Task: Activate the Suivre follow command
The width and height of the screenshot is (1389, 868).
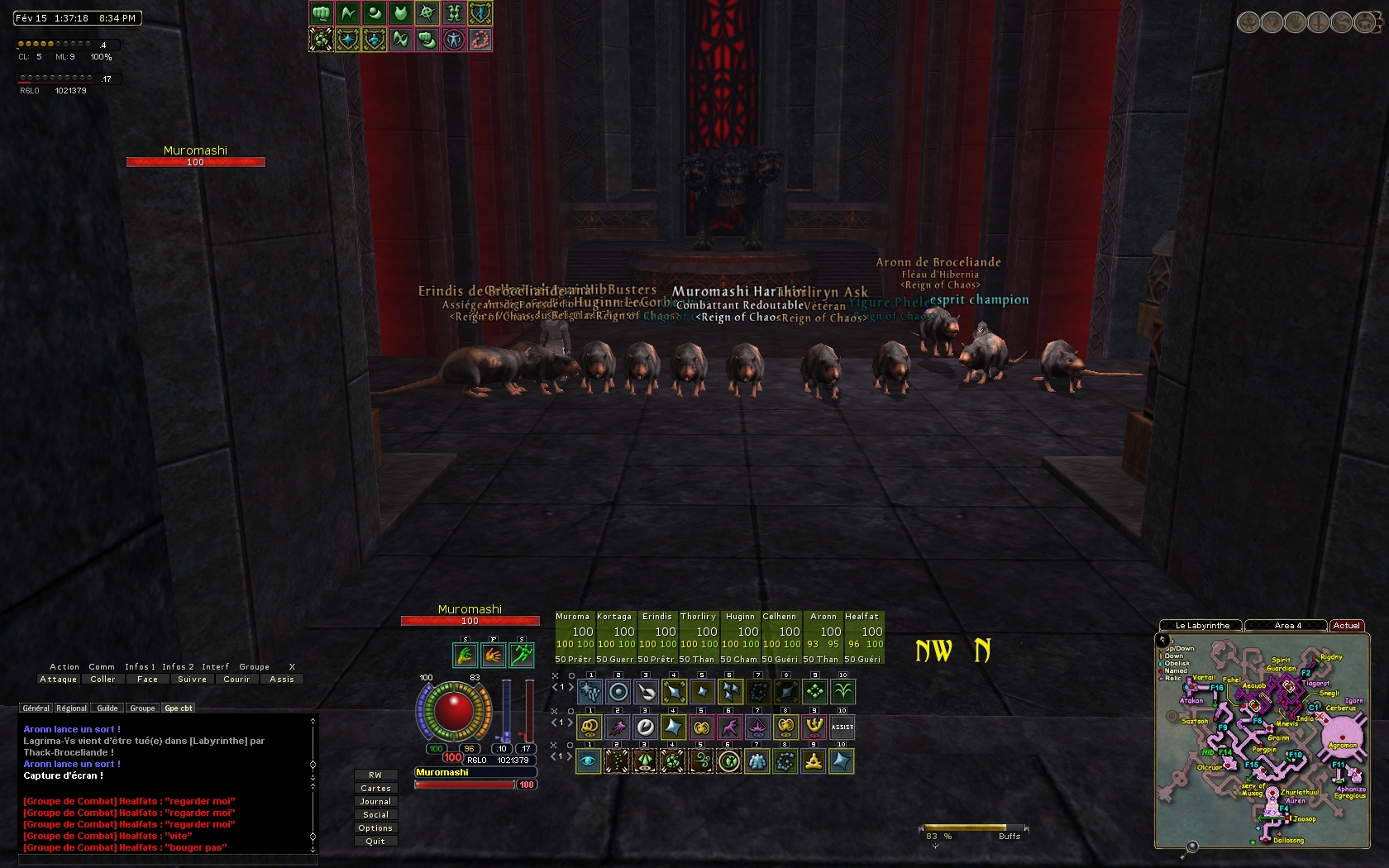Action: pyautogui.click(x=193, y=680)
